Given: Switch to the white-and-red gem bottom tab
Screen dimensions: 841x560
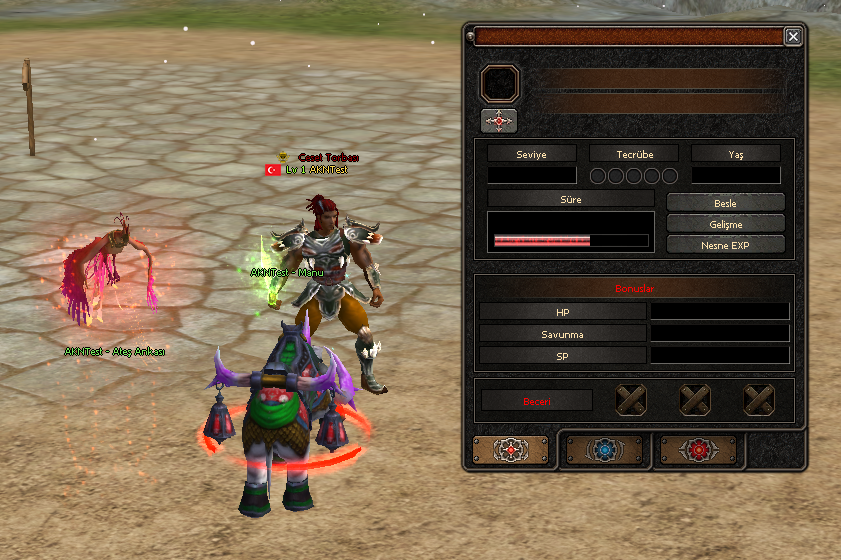Looking at the screenshot, I should pyautogui.click(x=511, y=450).
